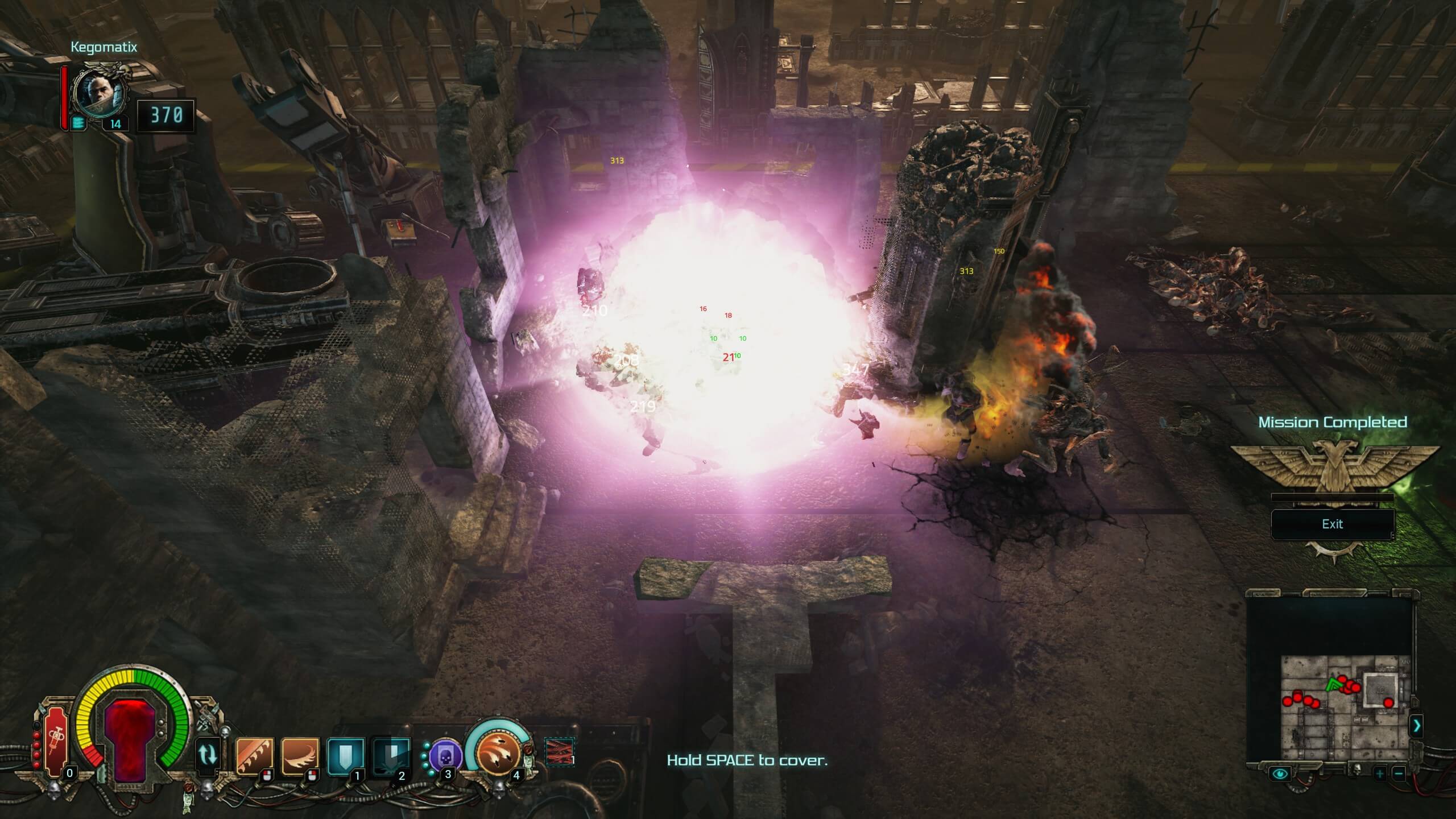This screenshot has width=1456, height=819.
Task: Toggle the minimap eye visibility button
Action: (1280, 773)
